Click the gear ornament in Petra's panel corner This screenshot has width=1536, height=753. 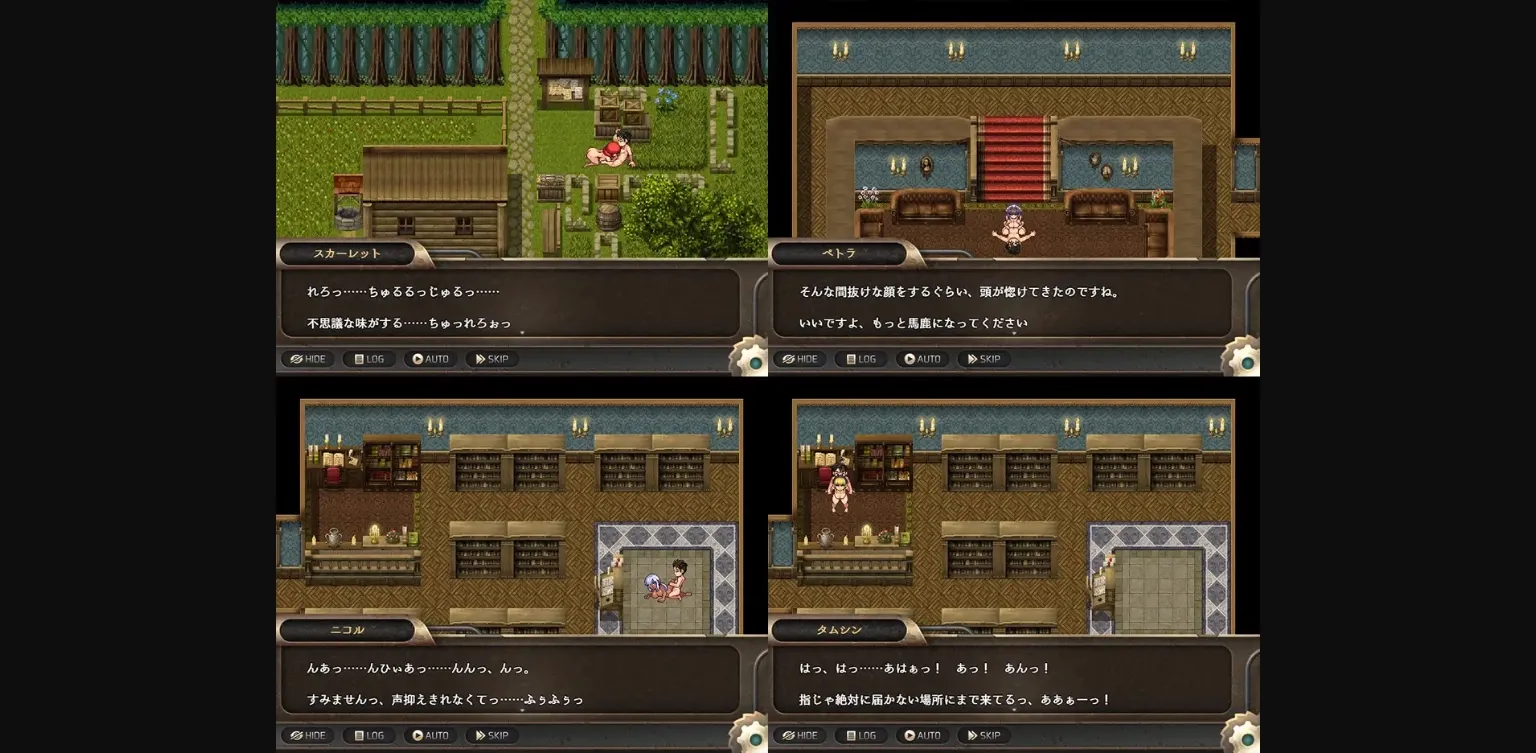tap(1245, 365)
